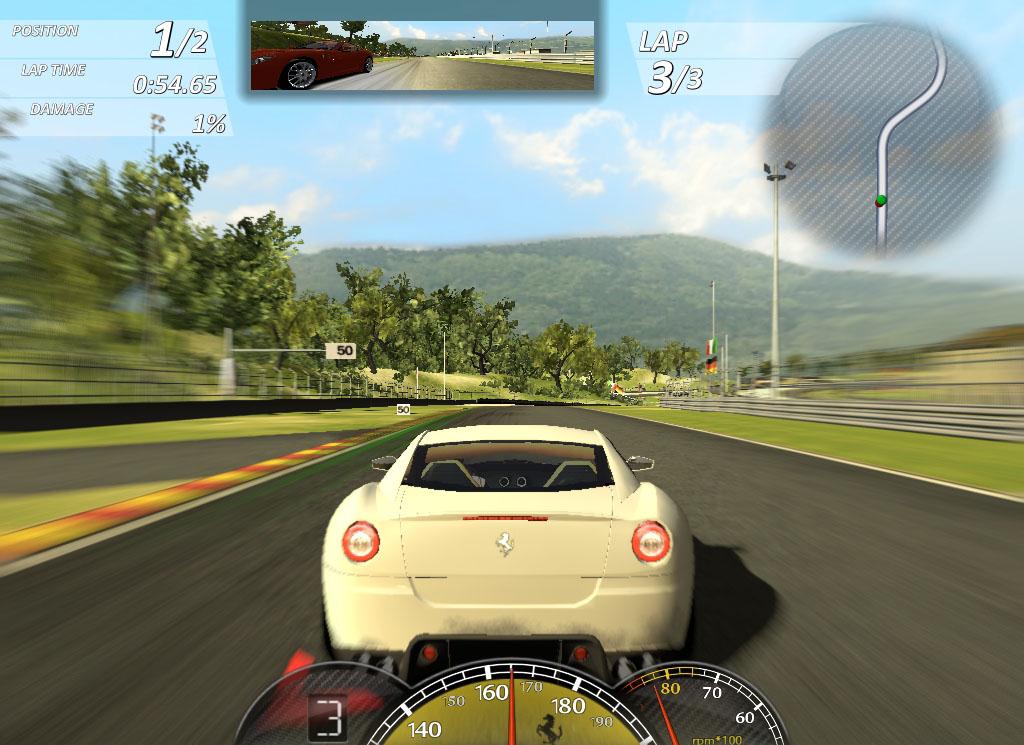The image size is (1024, 745).
Task: Click the circular track minimap
Action: tap(882, 140)
